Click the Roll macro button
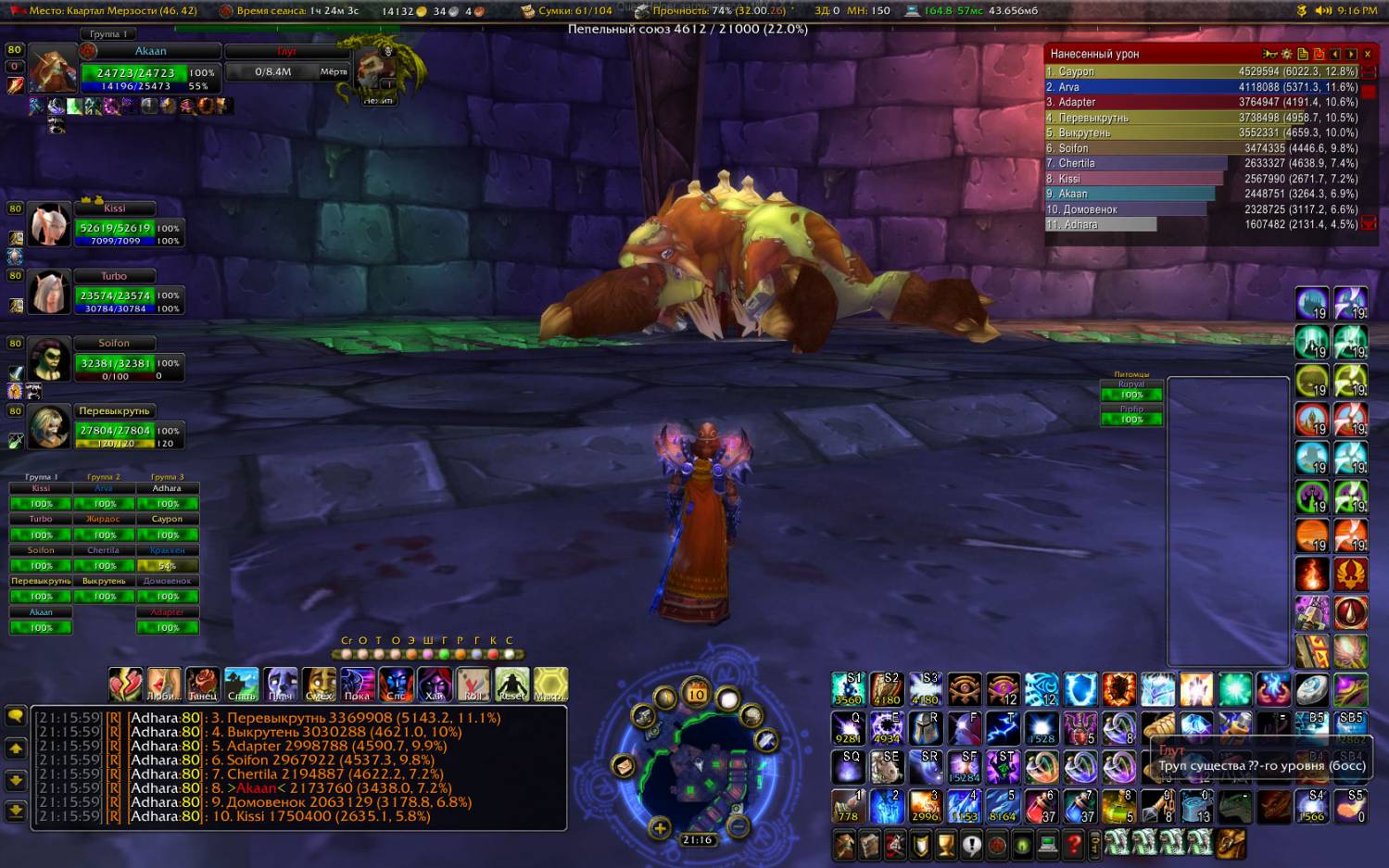Viewport: 1389px width, 868px height. (x=473, y=685)
